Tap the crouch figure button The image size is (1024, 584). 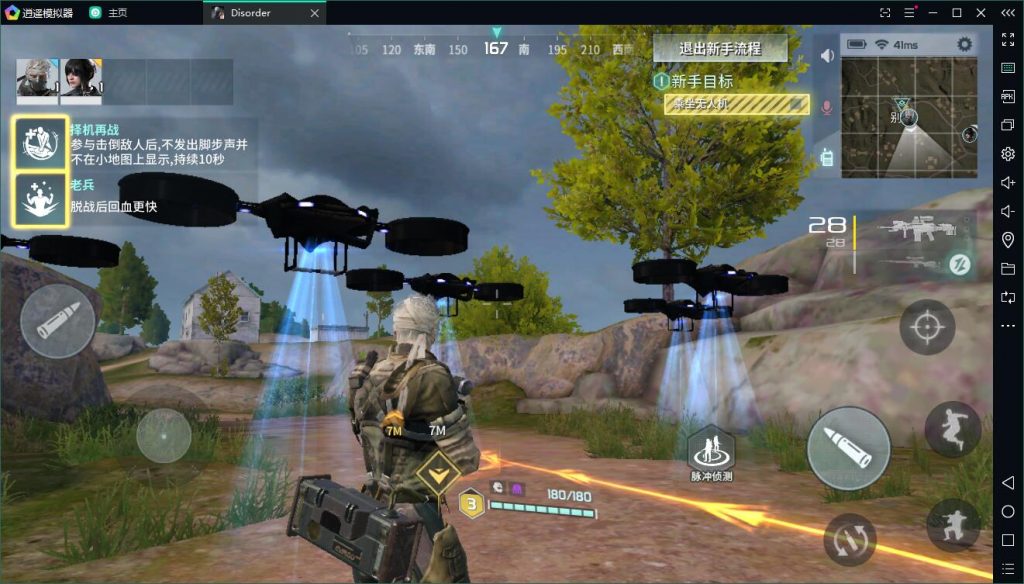[x=952, y=525]
